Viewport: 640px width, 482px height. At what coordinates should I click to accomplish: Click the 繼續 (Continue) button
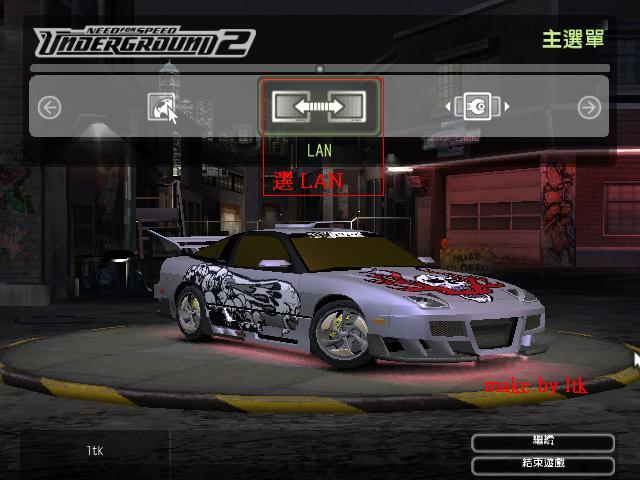click(x=542, y=442)
